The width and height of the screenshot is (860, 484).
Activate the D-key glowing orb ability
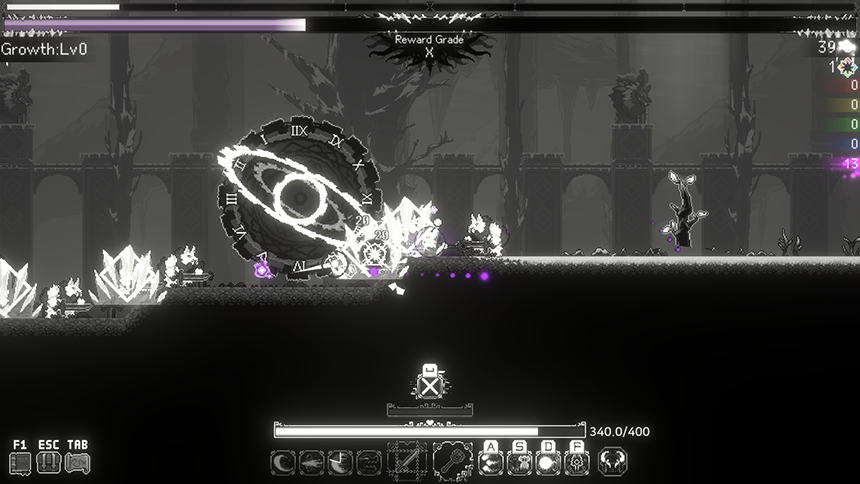point(548,463)
